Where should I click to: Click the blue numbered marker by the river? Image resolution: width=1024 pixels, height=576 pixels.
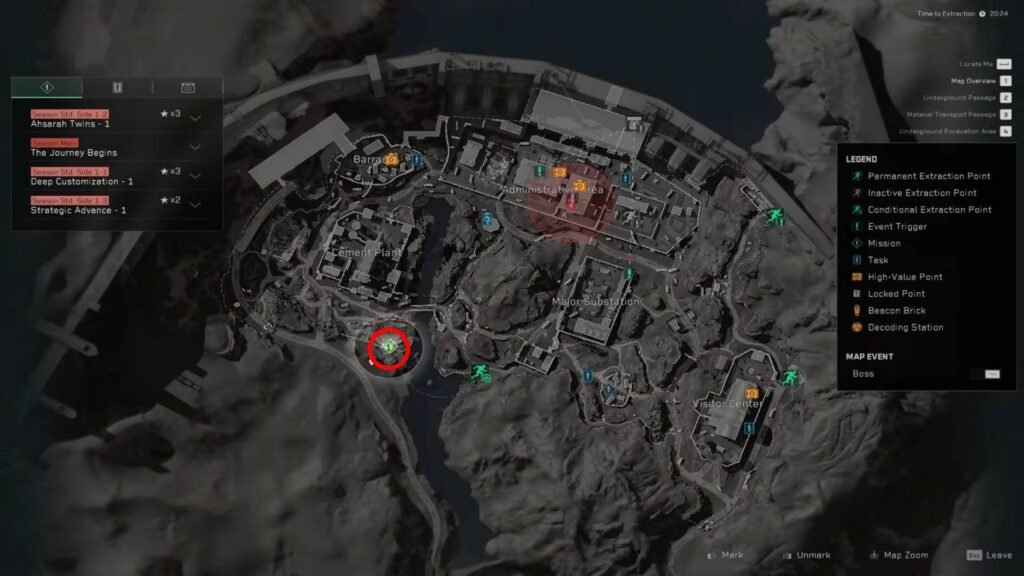pyautogui.click(x=488, y=219)
